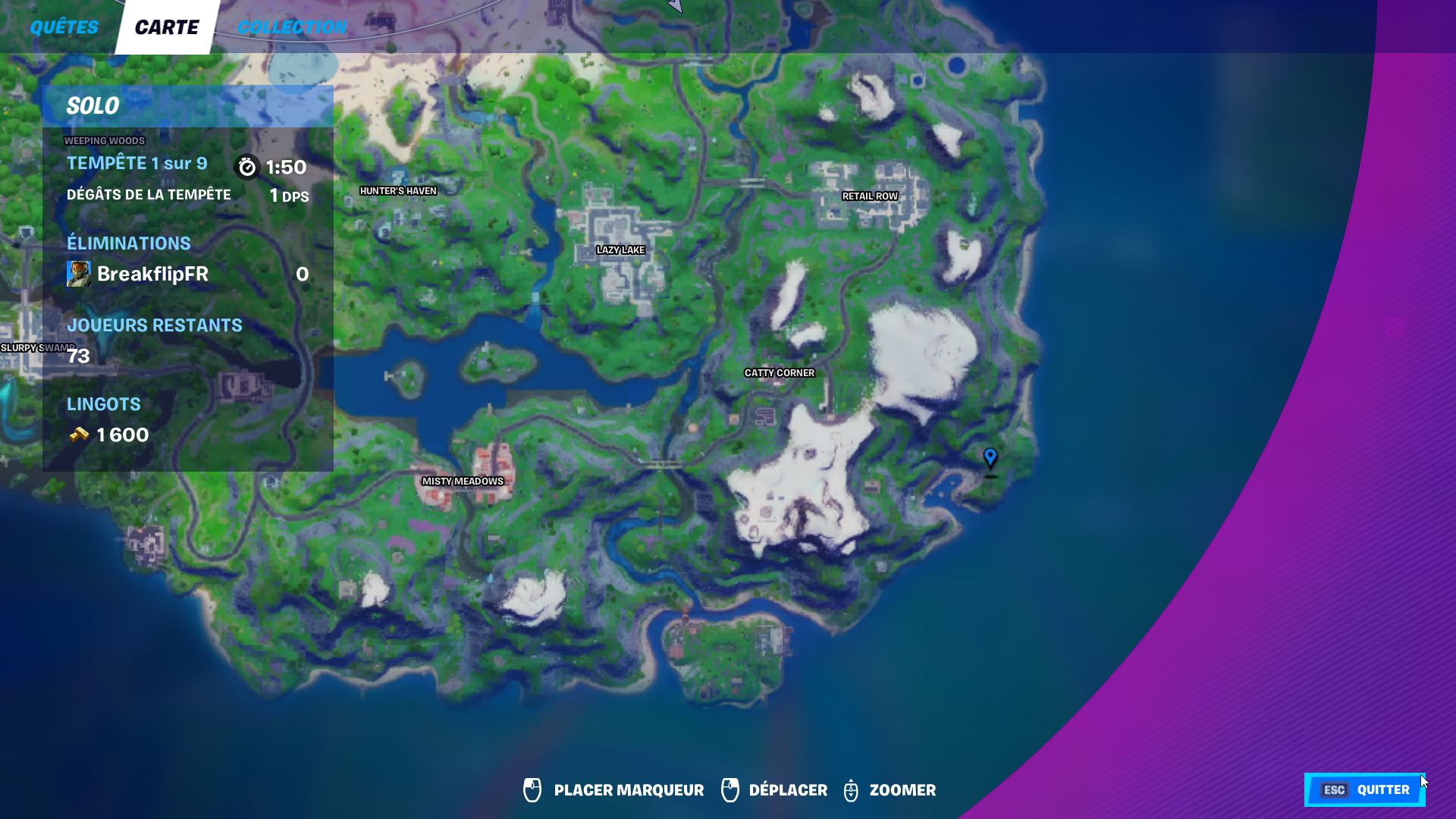Select the CARTE tab
This screenshot has height=819, width=1456.
[x=165, y=27]
